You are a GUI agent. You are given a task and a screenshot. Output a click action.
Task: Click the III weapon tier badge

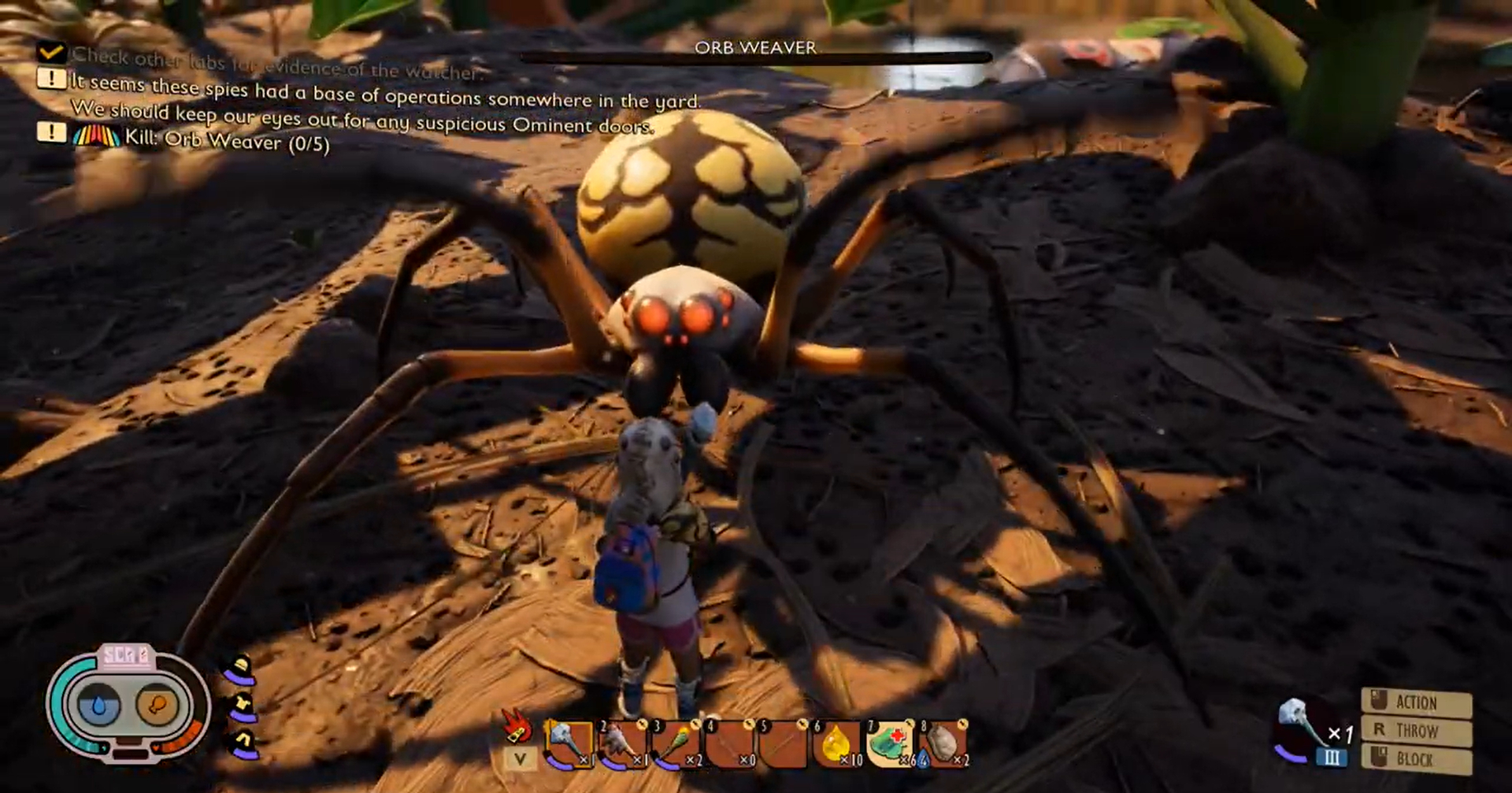(1331, 758)
